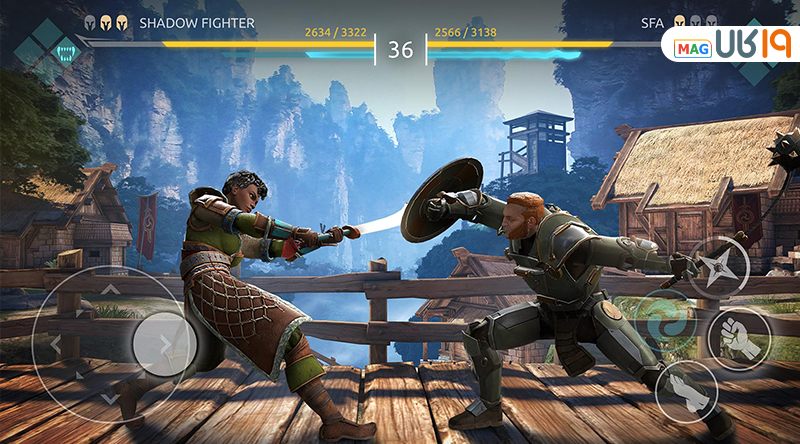Tap the joystick's up arrow
Viewport: 800px width, 444px height.
coord(111,289)
